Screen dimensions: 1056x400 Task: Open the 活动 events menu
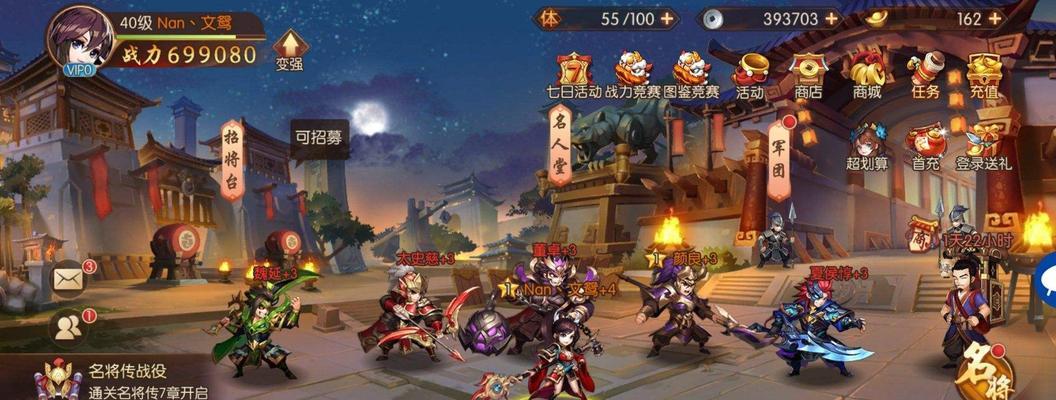click(750, 74)
